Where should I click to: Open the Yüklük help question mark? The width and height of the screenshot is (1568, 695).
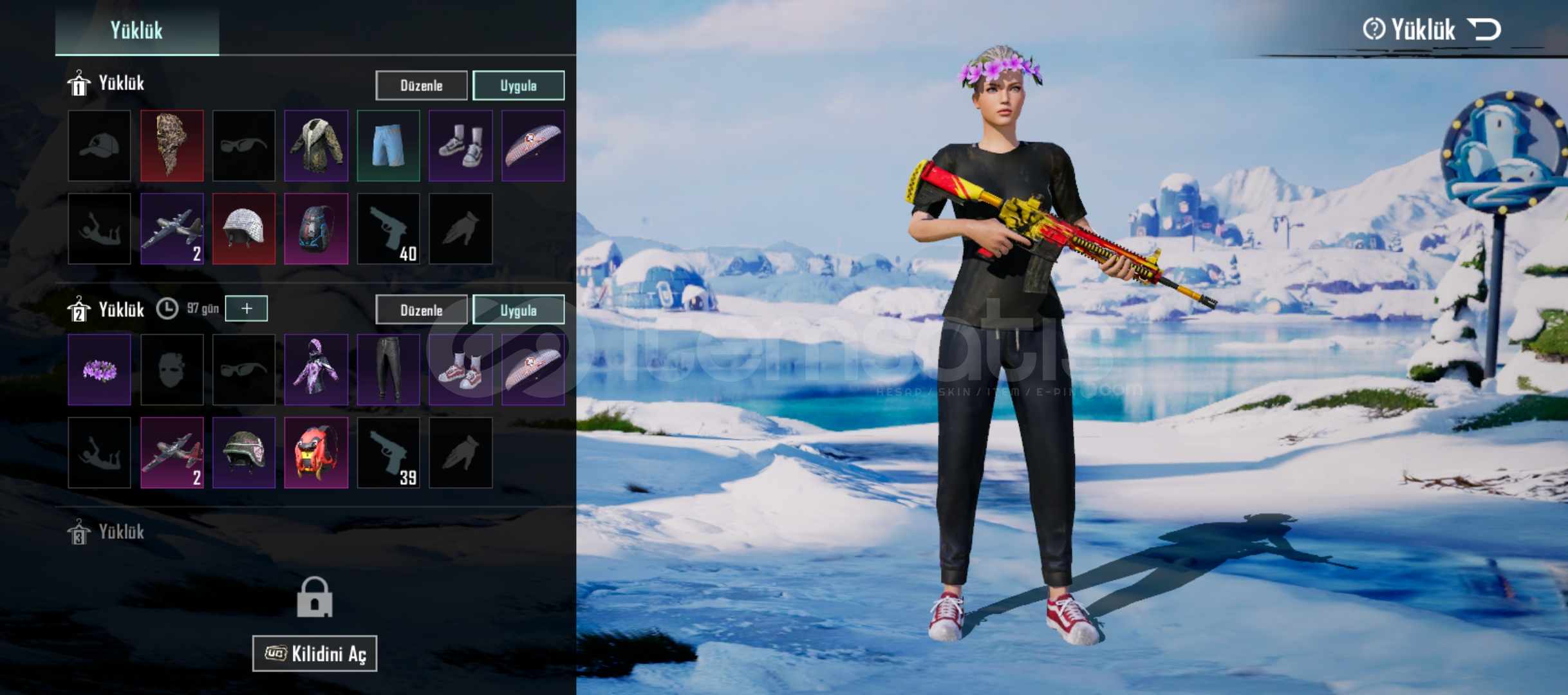tap(1373, 29)
